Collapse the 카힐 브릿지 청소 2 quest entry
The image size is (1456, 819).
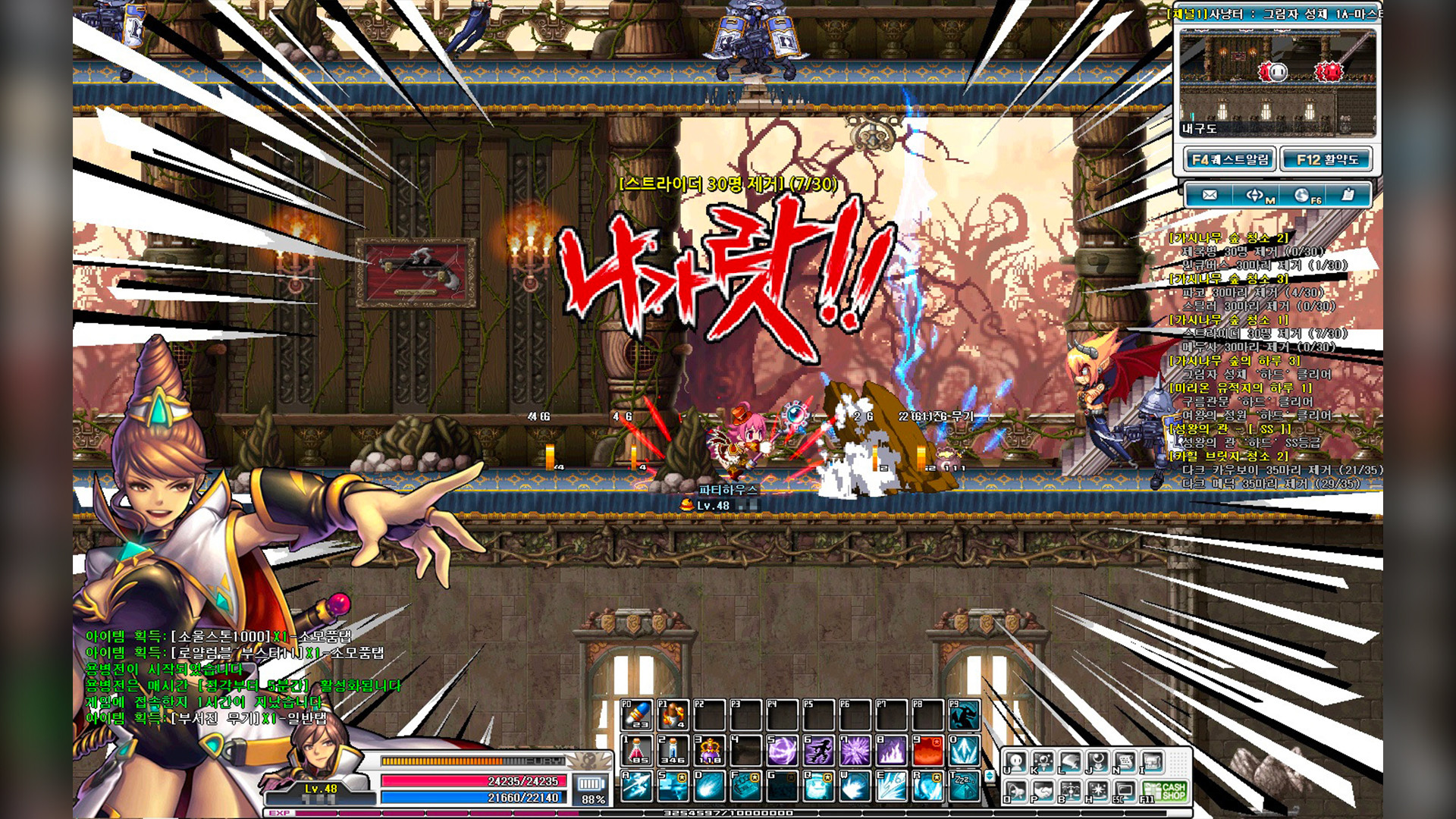click(1228, 455)
